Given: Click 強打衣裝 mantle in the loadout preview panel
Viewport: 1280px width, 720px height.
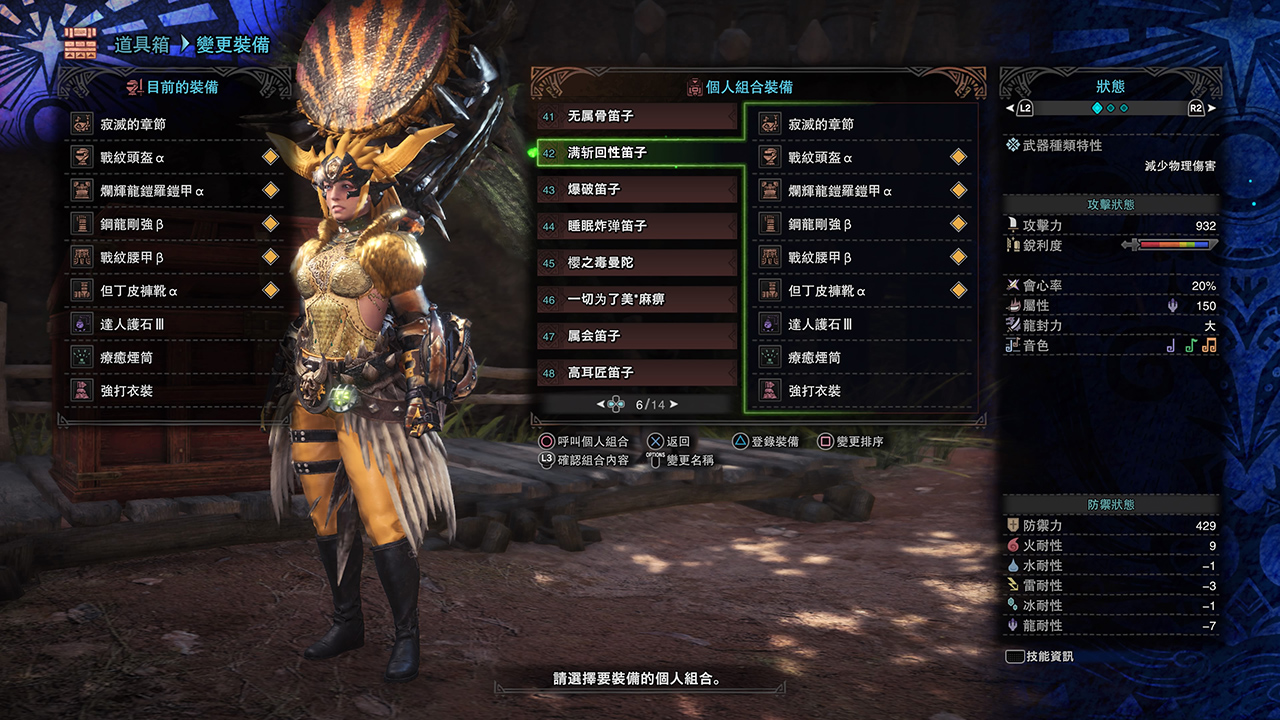Looking at the screenshot, I should 862,391.
